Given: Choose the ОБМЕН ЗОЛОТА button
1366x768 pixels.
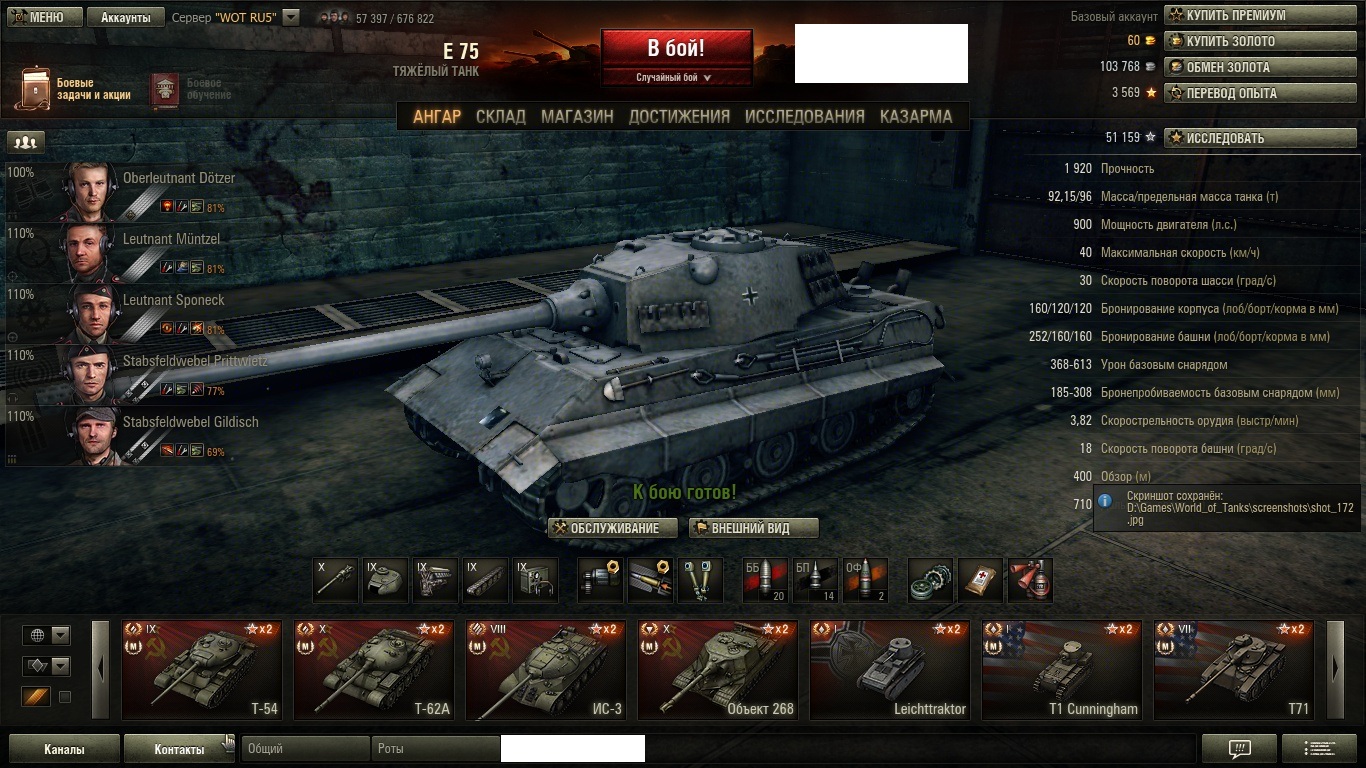Looking at the screenshot, I should (x=1261, y=67).
